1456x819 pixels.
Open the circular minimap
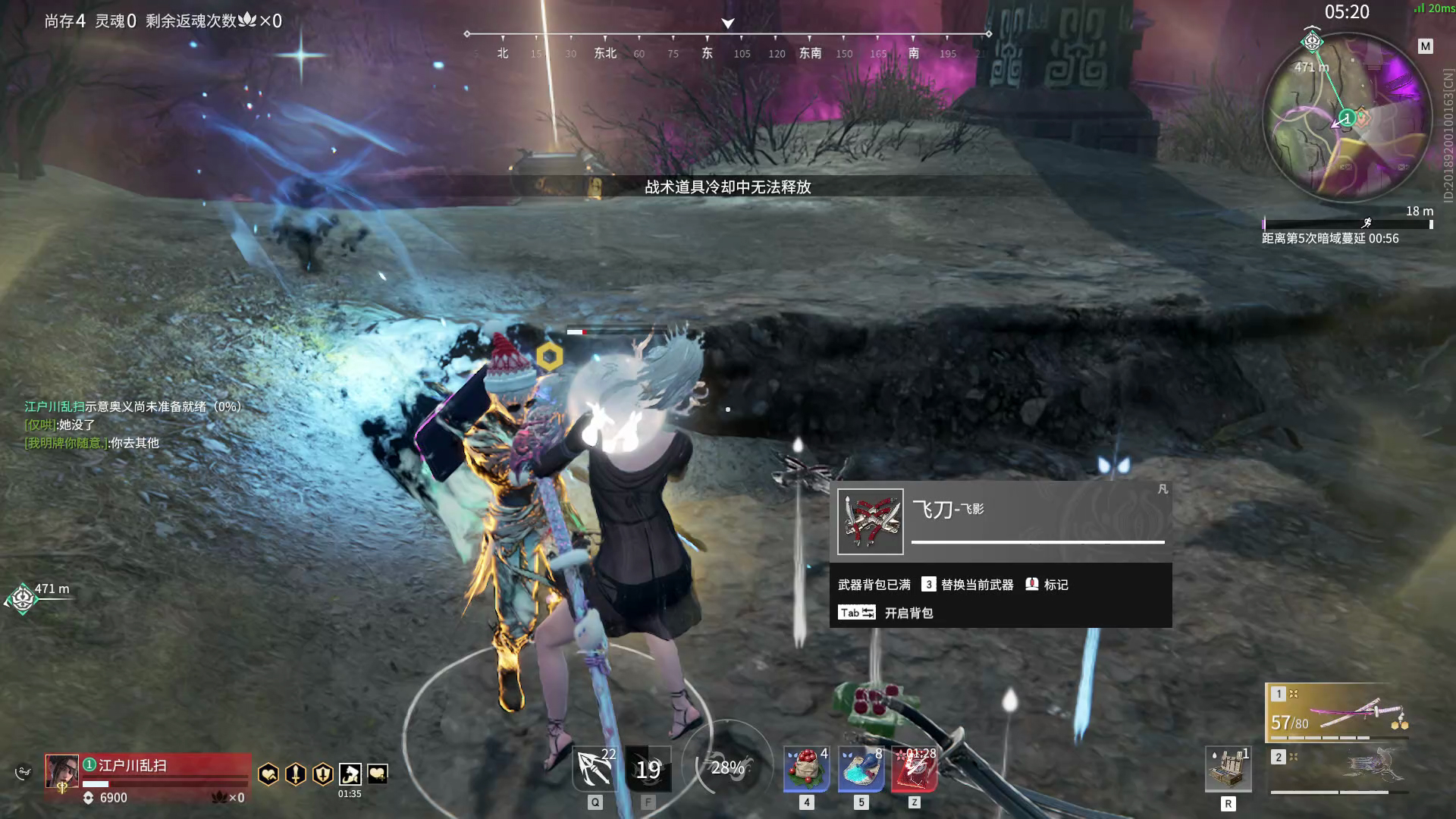point(1346,118)
